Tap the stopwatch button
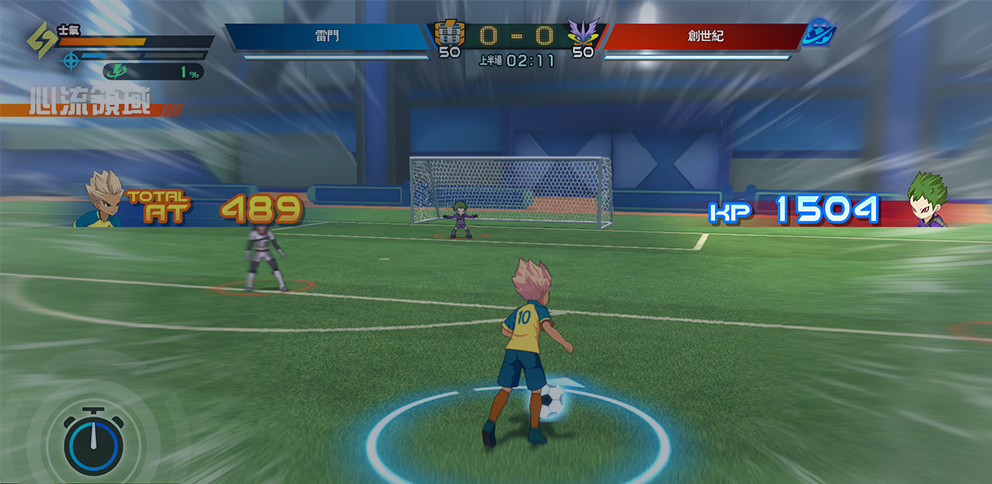This screenshot has width=992, height=484. (93, 441)
